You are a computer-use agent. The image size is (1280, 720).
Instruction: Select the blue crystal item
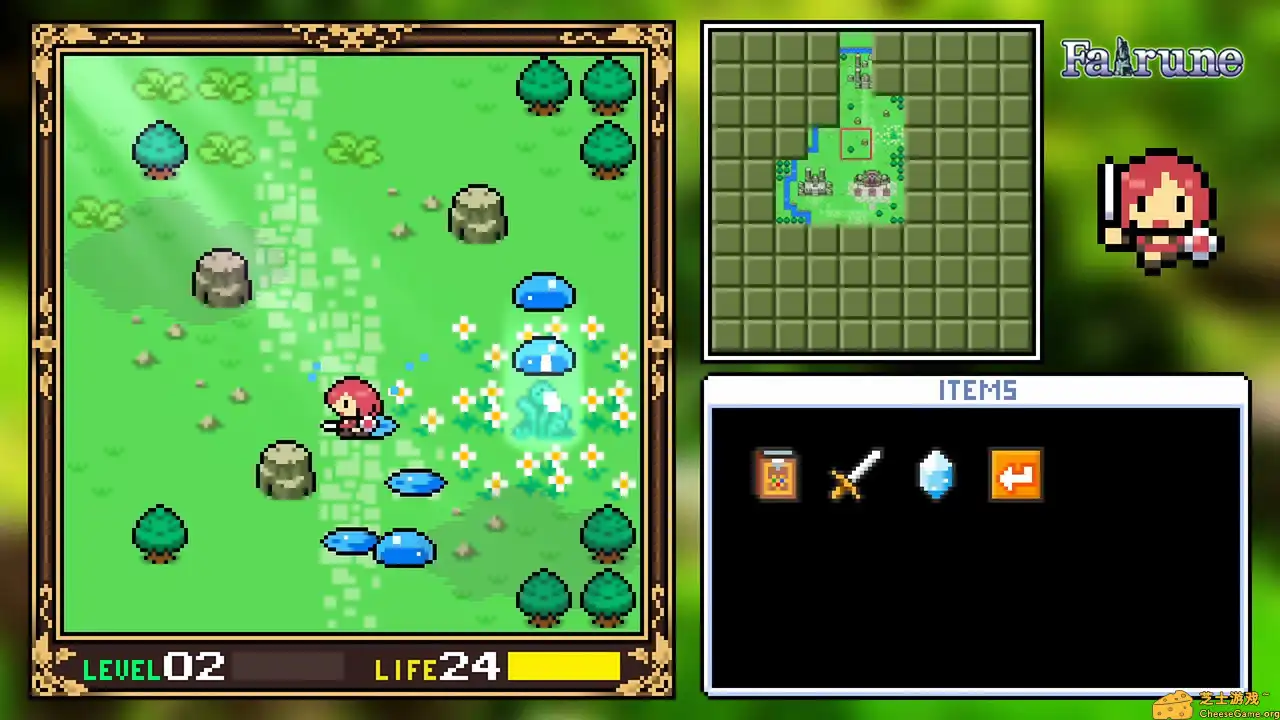pyautogui.click(x=937, y=475)
